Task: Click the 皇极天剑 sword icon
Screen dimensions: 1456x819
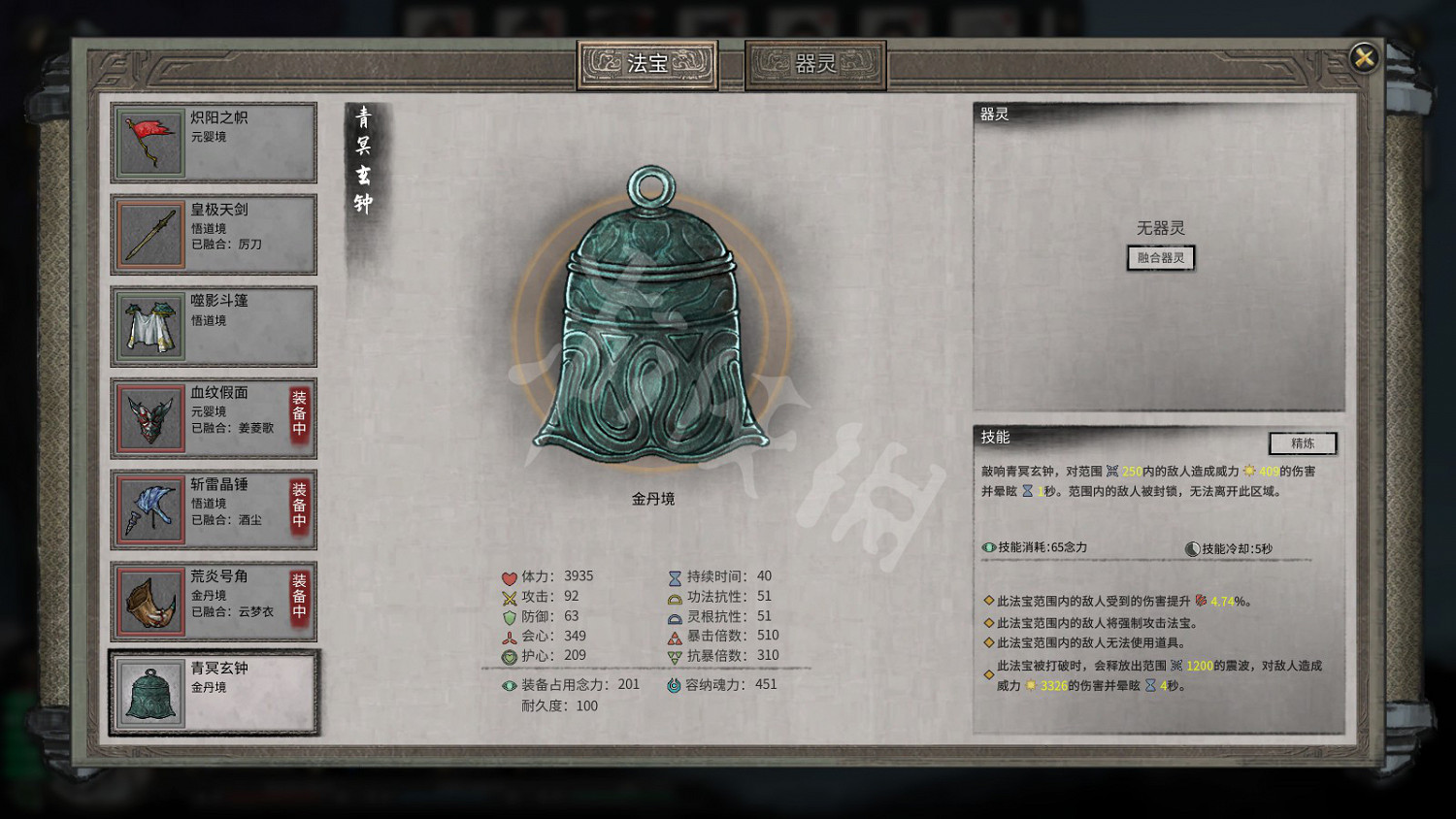Action: click(149, 234)
